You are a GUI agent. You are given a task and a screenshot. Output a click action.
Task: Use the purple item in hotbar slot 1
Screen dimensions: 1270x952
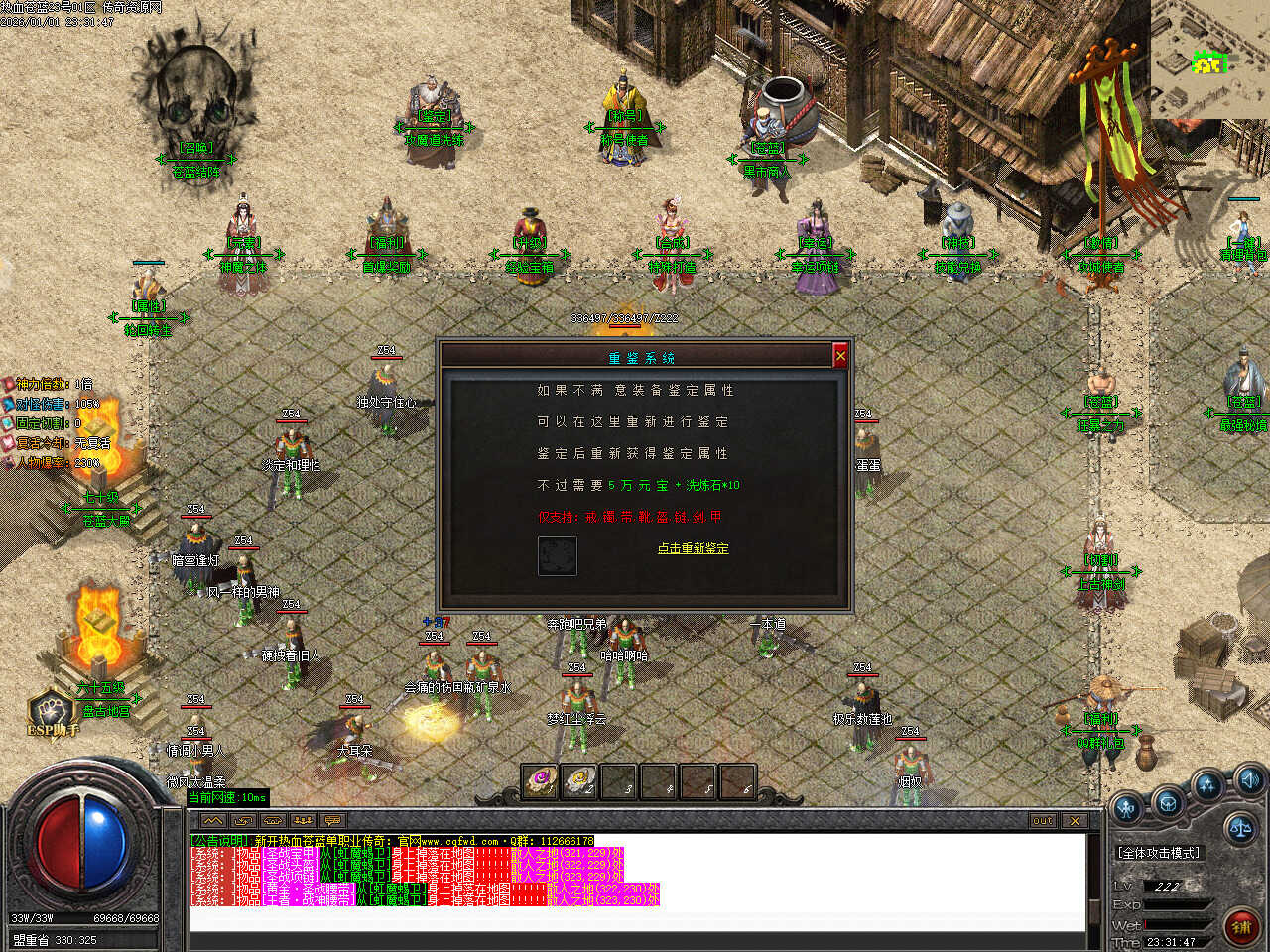pos(541,781)
